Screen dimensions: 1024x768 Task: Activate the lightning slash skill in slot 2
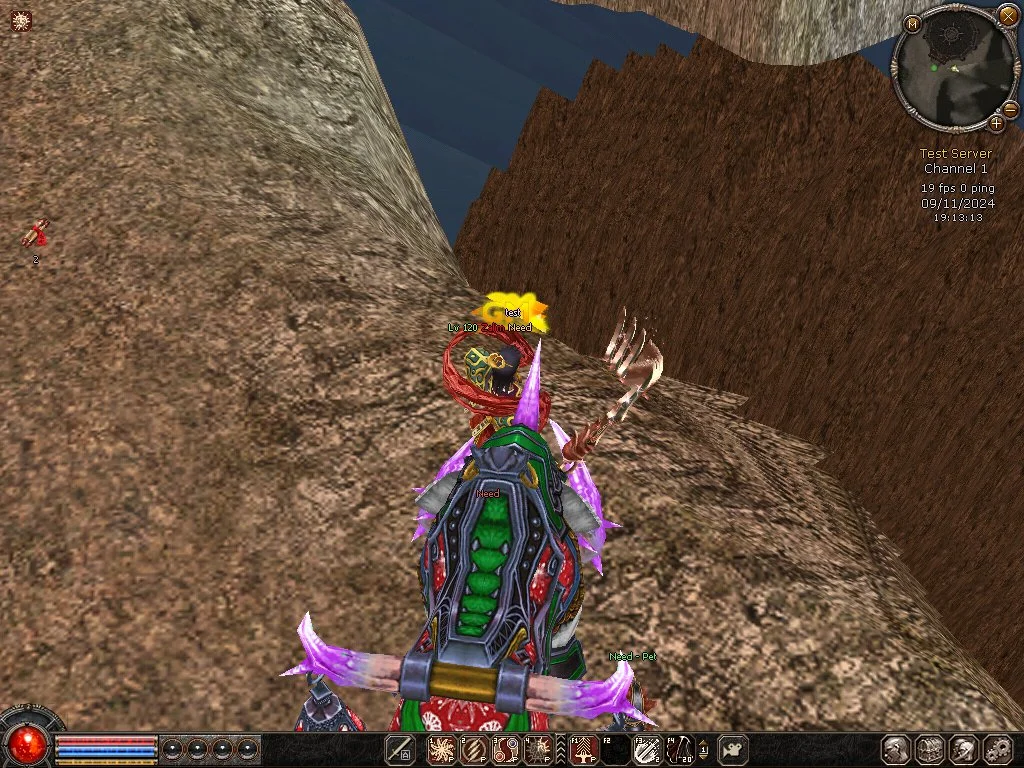pyautogui.click(x=474, y=749)
